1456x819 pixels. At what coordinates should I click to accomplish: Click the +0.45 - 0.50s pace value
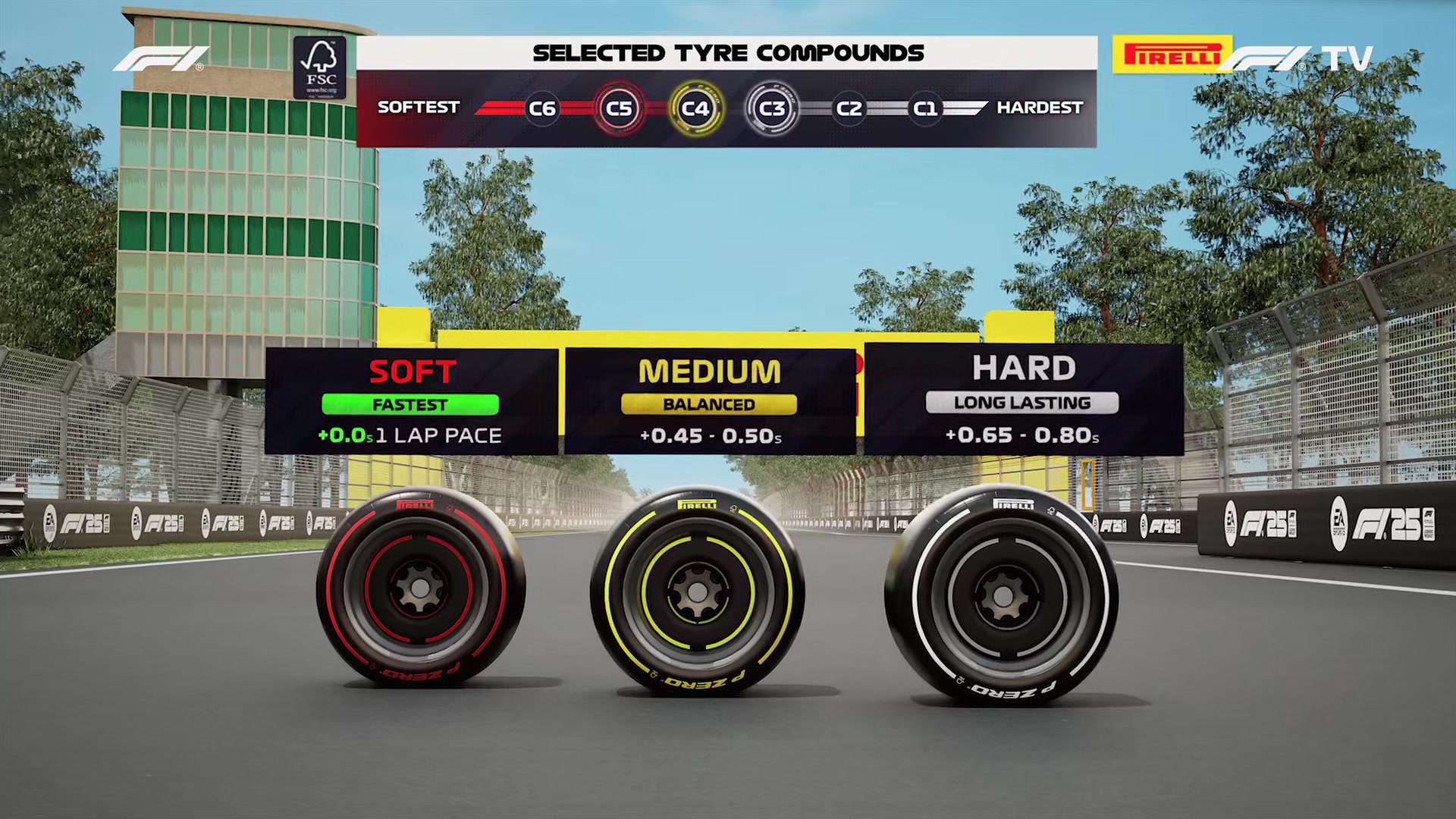pos(709,436)
